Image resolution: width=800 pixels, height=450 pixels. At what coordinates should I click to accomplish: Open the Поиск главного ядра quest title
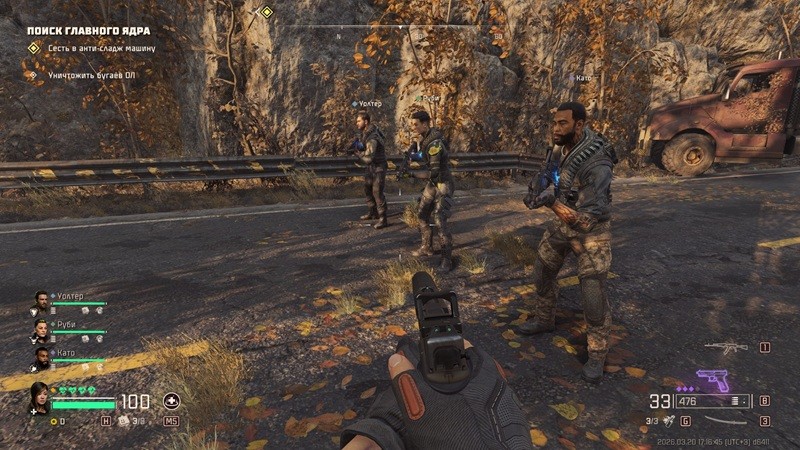tap(88, 30)
